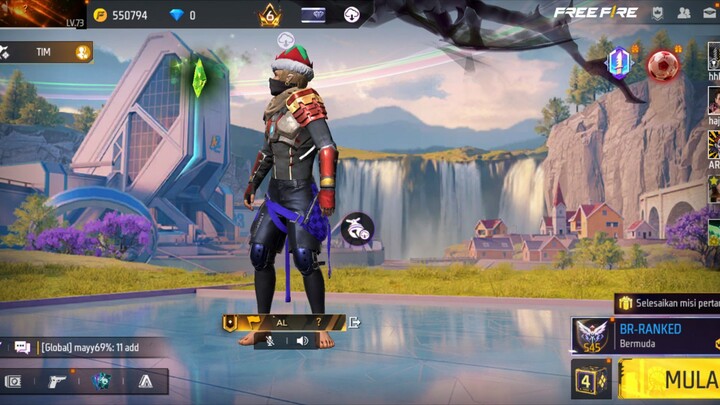Open the character skill crystal icon

102,381
